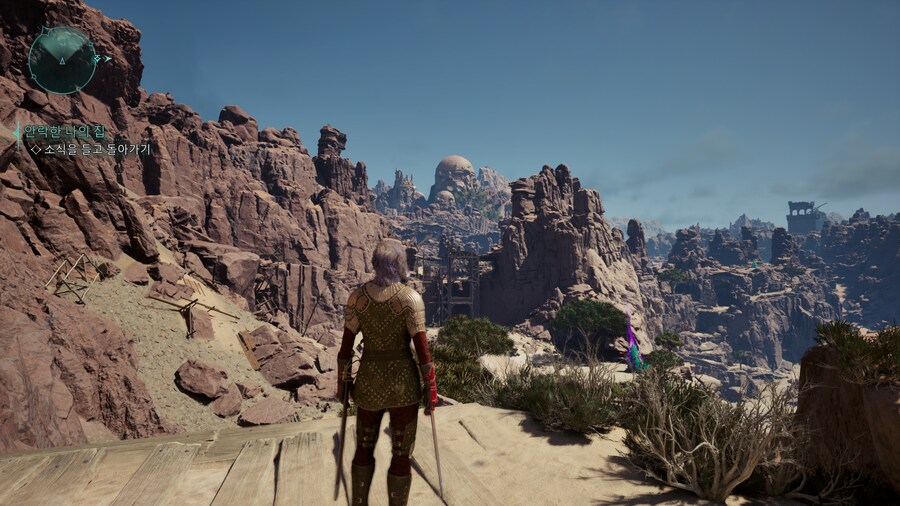Open the circular minimap

pos(62,60)
